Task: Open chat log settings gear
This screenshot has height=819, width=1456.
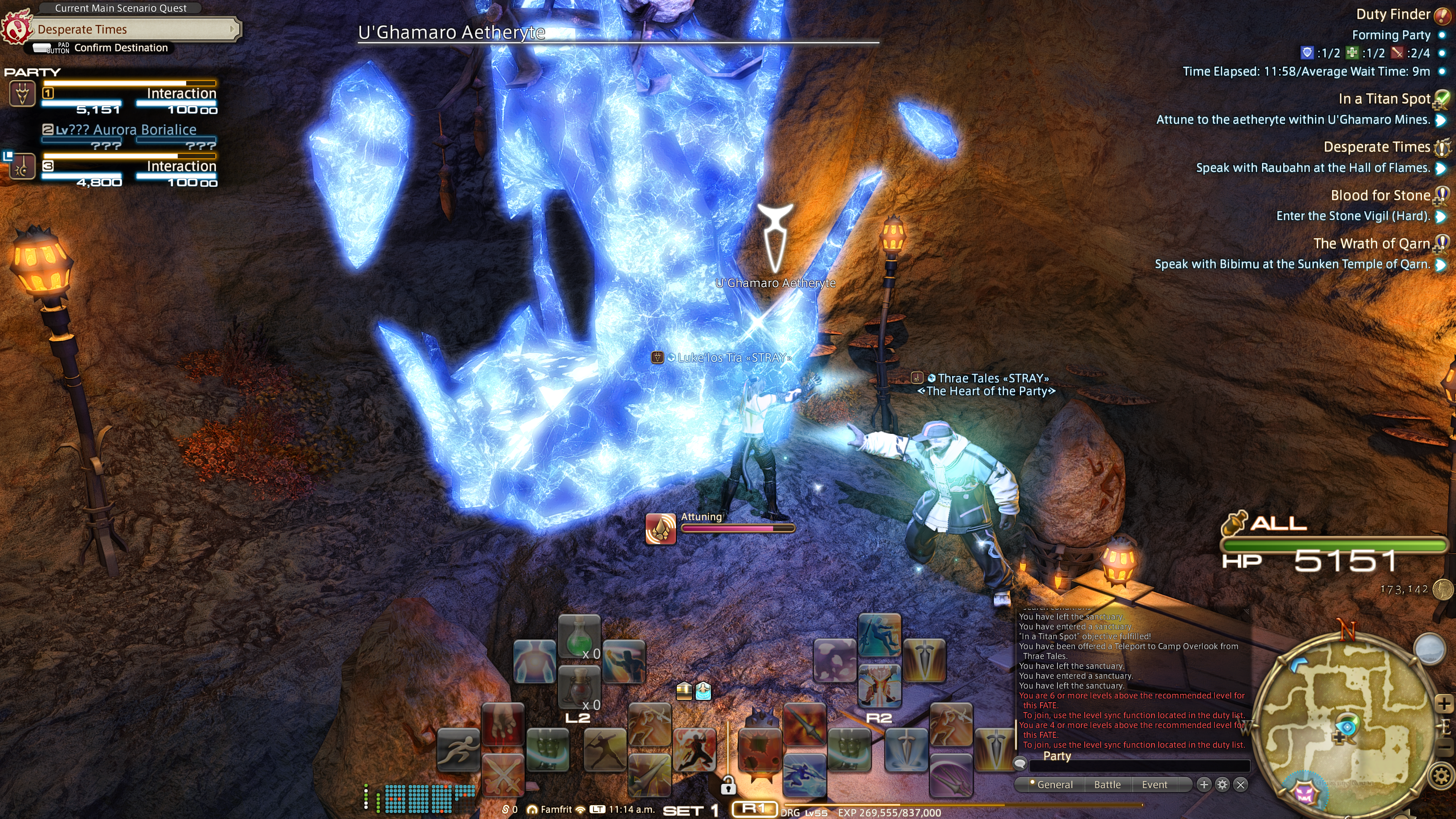Action: click(x=1222, y=784)
